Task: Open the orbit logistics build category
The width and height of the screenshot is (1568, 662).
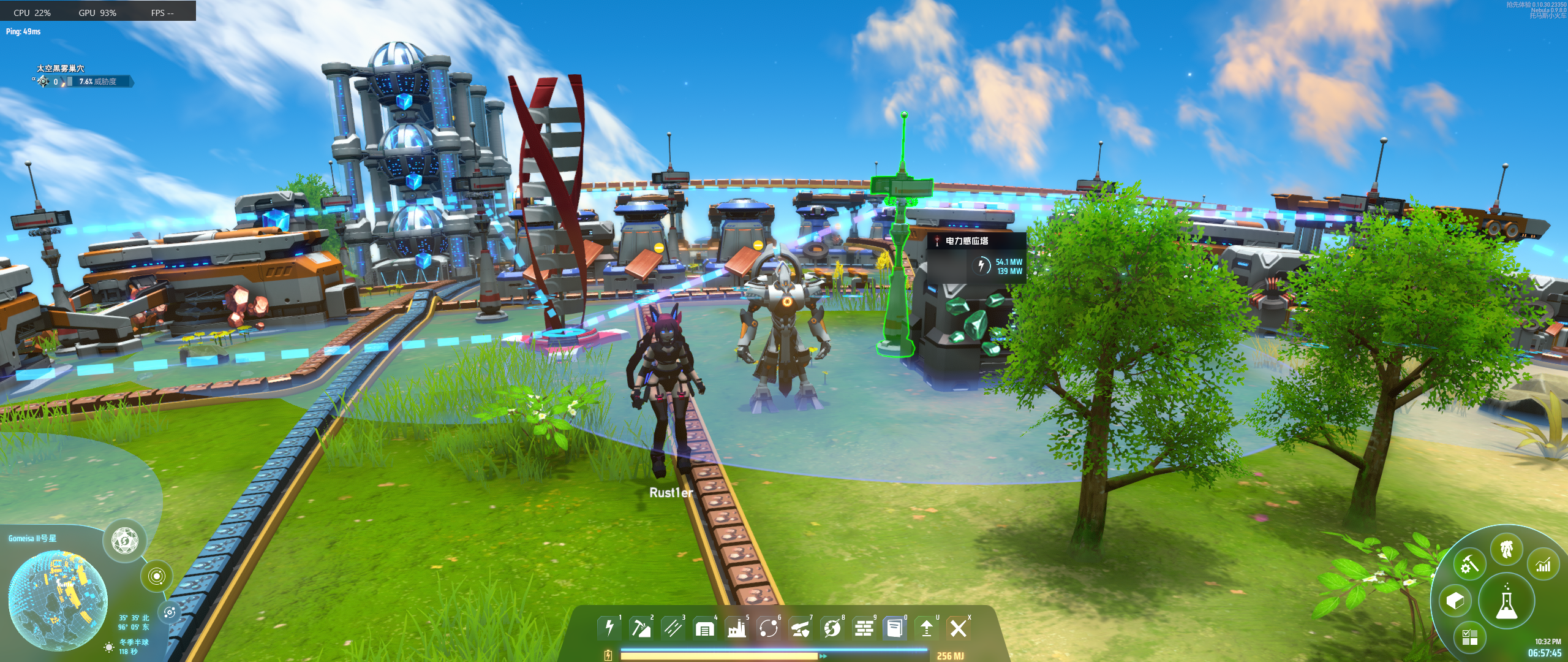Action: click(769, 628)
